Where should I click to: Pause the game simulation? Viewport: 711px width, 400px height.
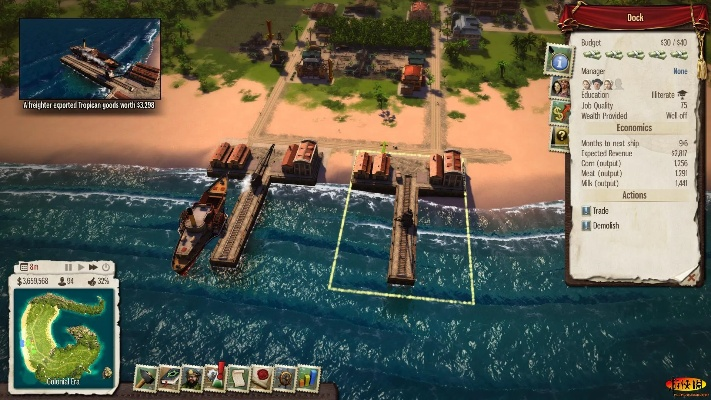coord(69,267)
